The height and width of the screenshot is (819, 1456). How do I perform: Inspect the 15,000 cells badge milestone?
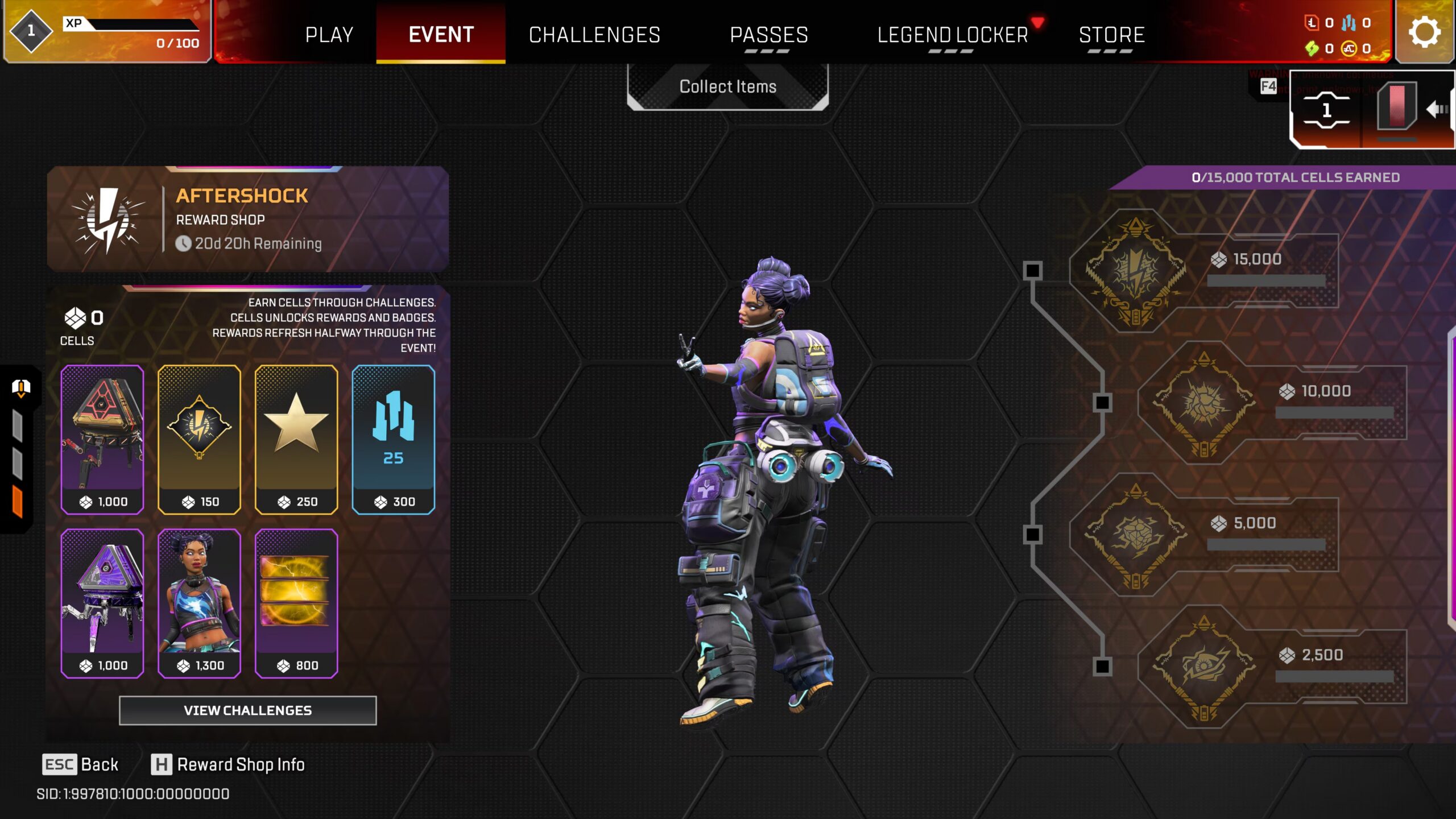pos(1136,271)
